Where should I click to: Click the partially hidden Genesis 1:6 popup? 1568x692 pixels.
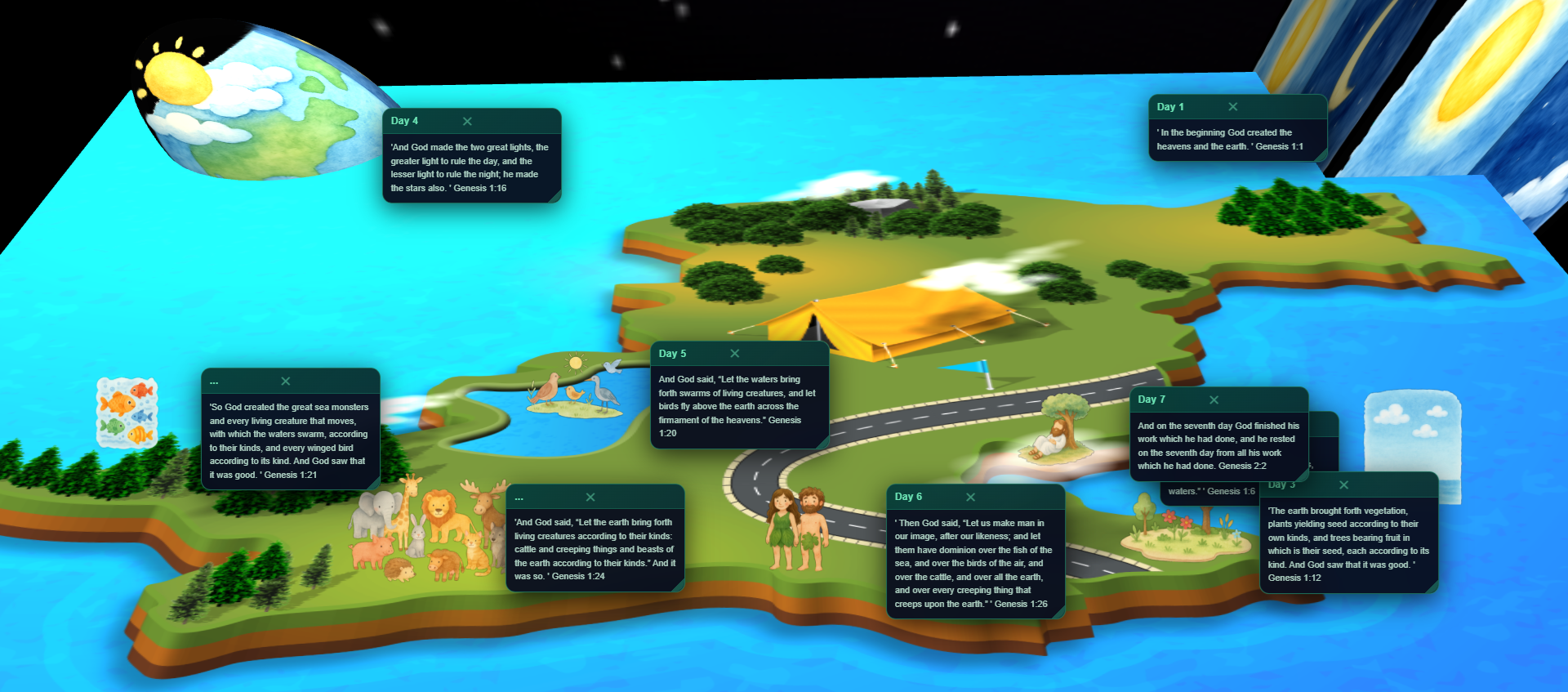pyautogui.click(x=1212, y=491)
